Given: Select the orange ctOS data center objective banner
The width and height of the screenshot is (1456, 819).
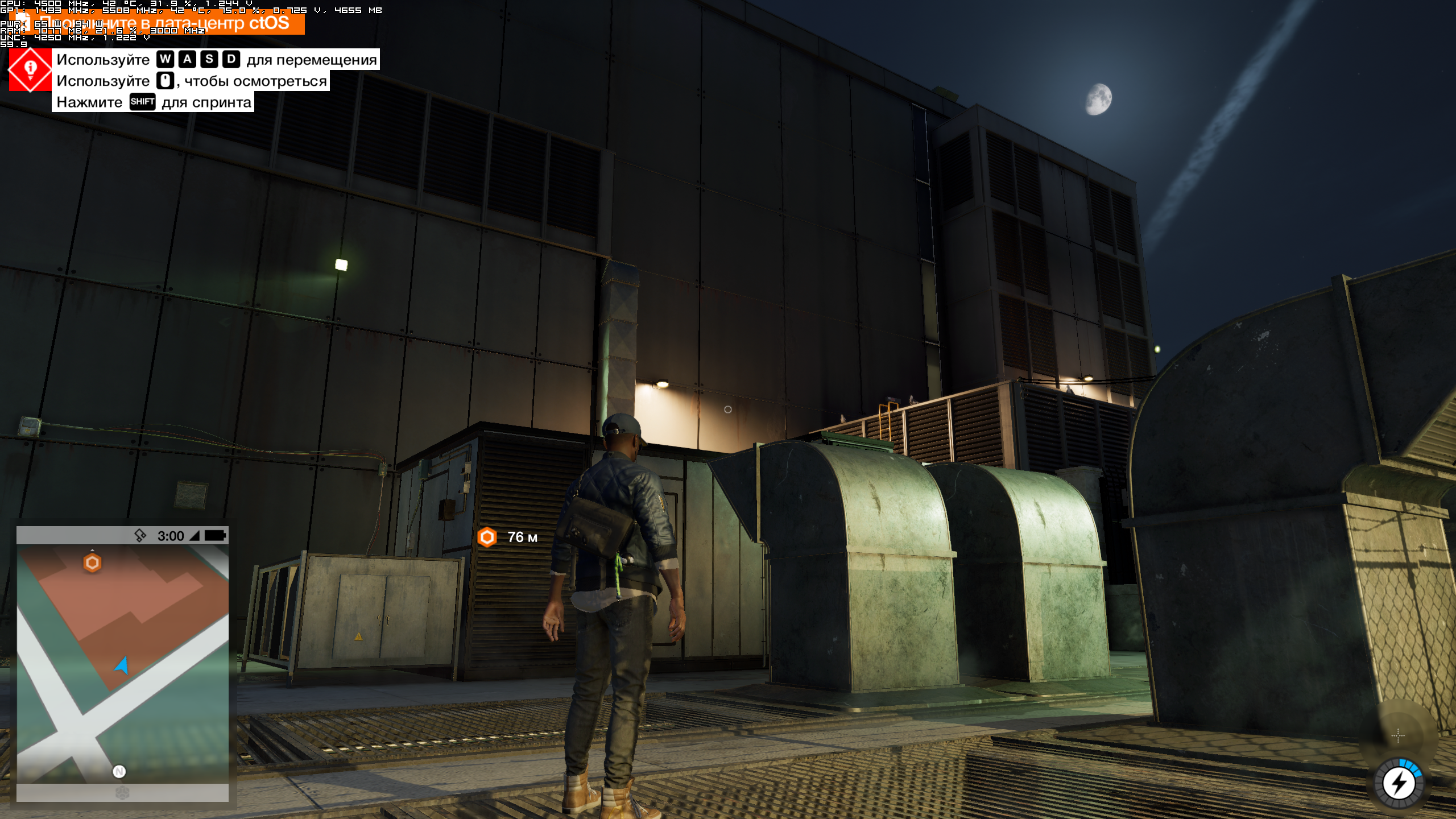Looking at the screenshot, I should (x=165, y=23).
